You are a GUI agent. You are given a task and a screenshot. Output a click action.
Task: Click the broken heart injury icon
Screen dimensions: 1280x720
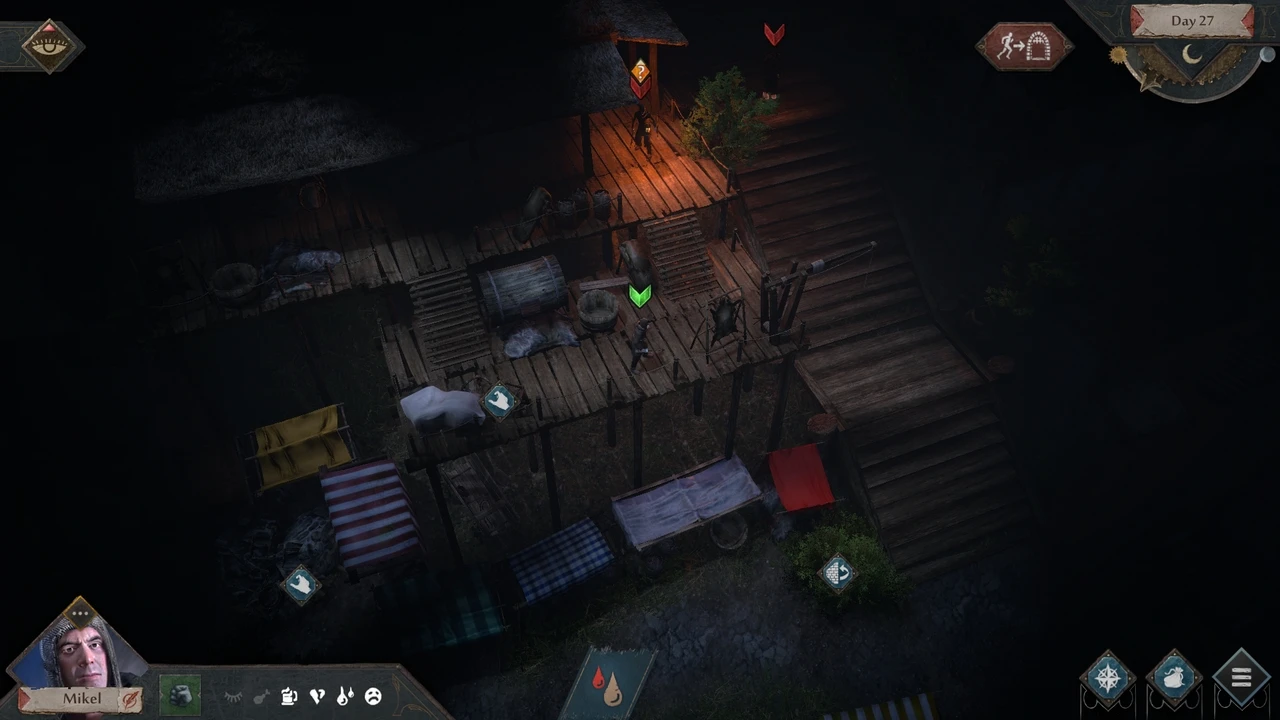coord(317,696)
